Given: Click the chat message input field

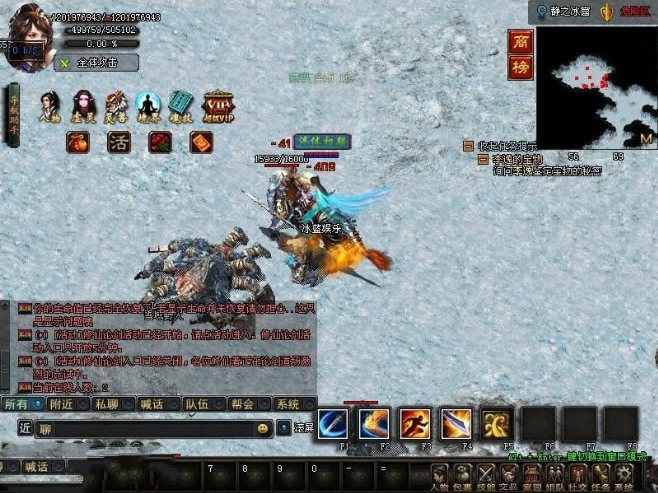Looking at the screenshot, I should click(x=145, y=428).
